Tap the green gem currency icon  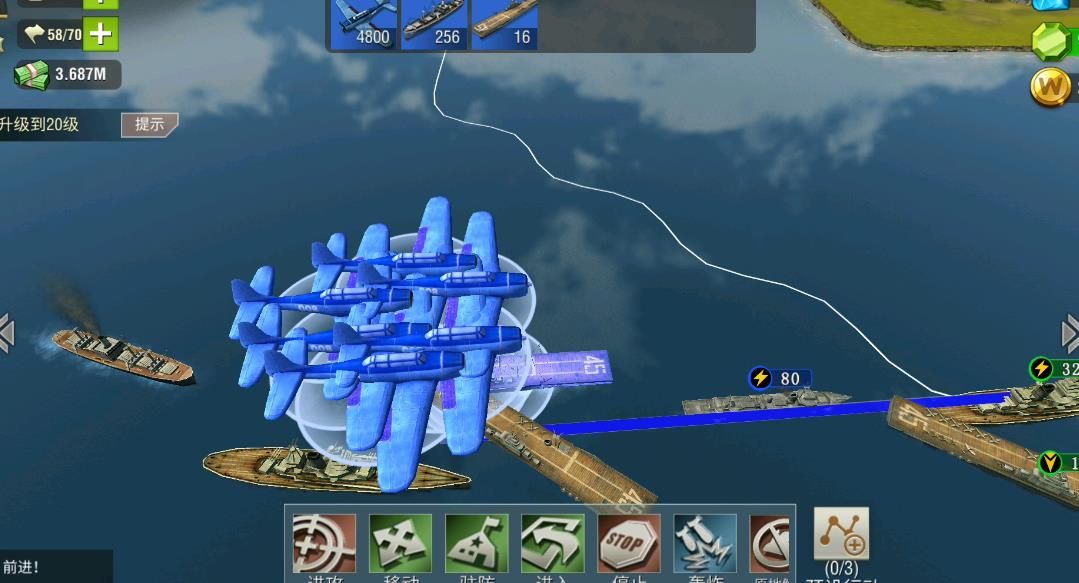pyautogui.click(x=1051, y=41)
